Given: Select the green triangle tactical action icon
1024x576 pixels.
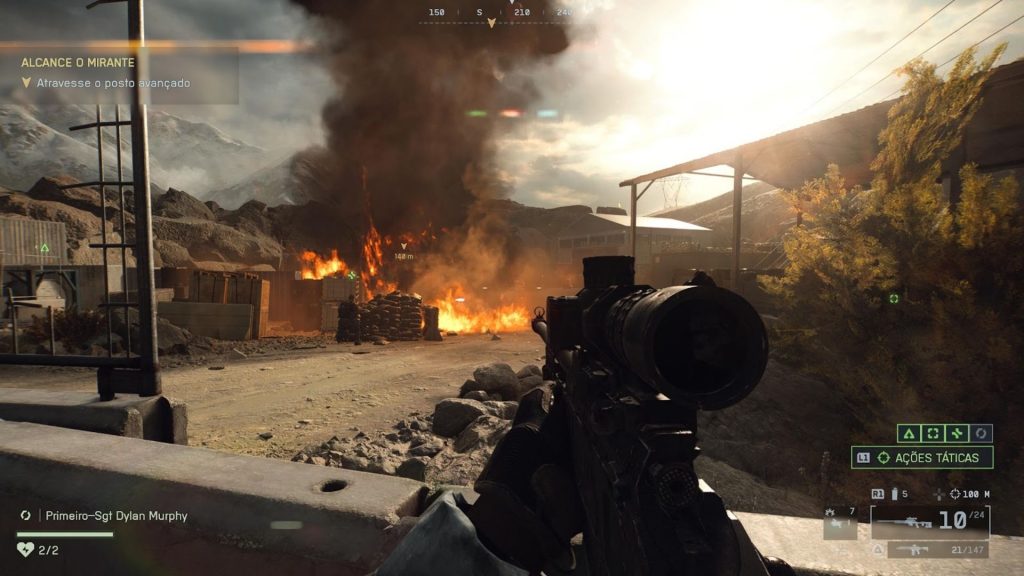Looking at the screenshot, I should click(909, 433).
